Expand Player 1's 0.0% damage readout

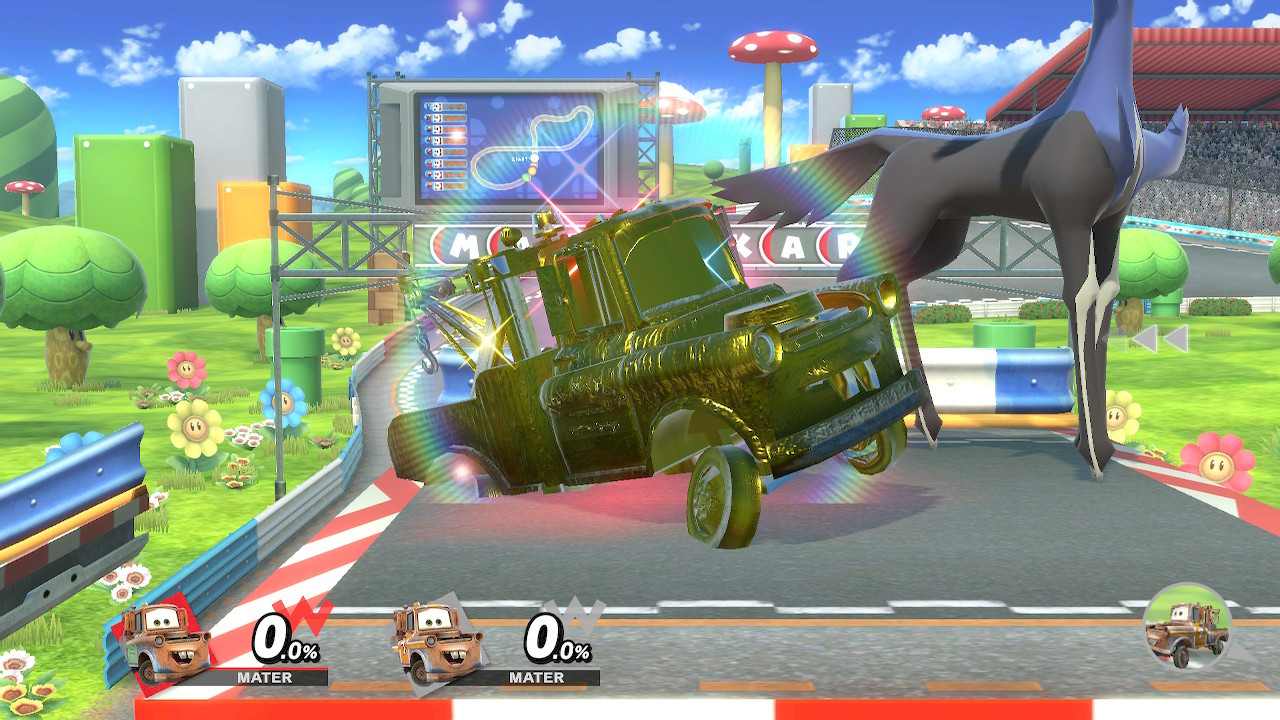point(281,638)
